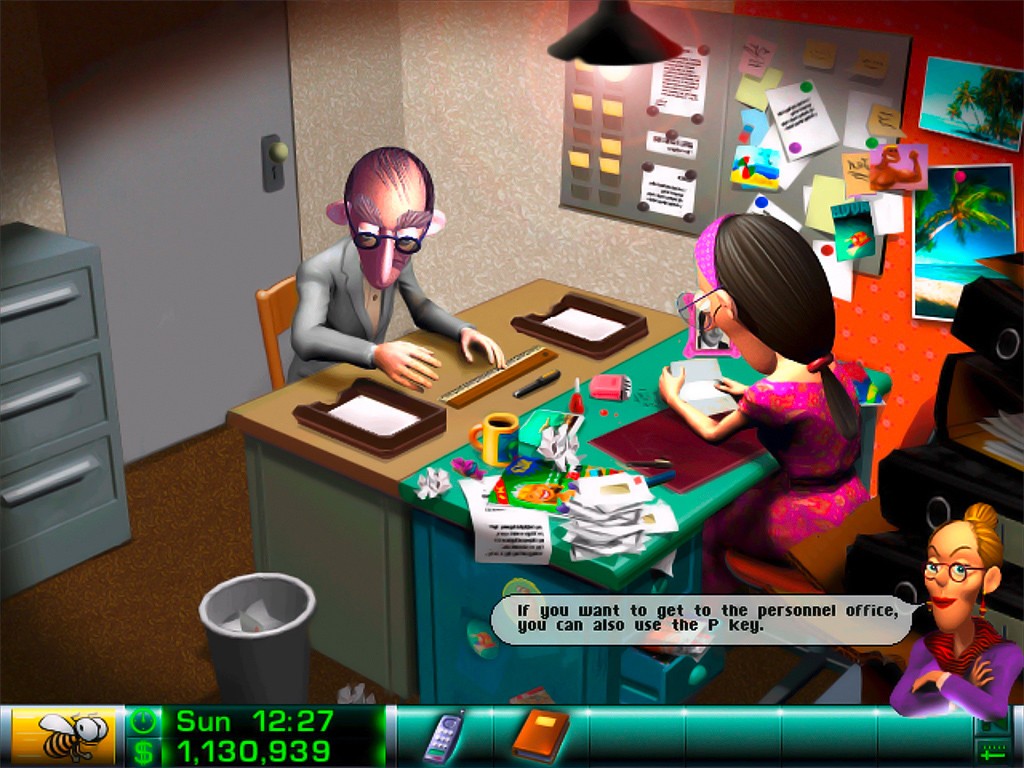Click the green clock icon

(144, 721)
